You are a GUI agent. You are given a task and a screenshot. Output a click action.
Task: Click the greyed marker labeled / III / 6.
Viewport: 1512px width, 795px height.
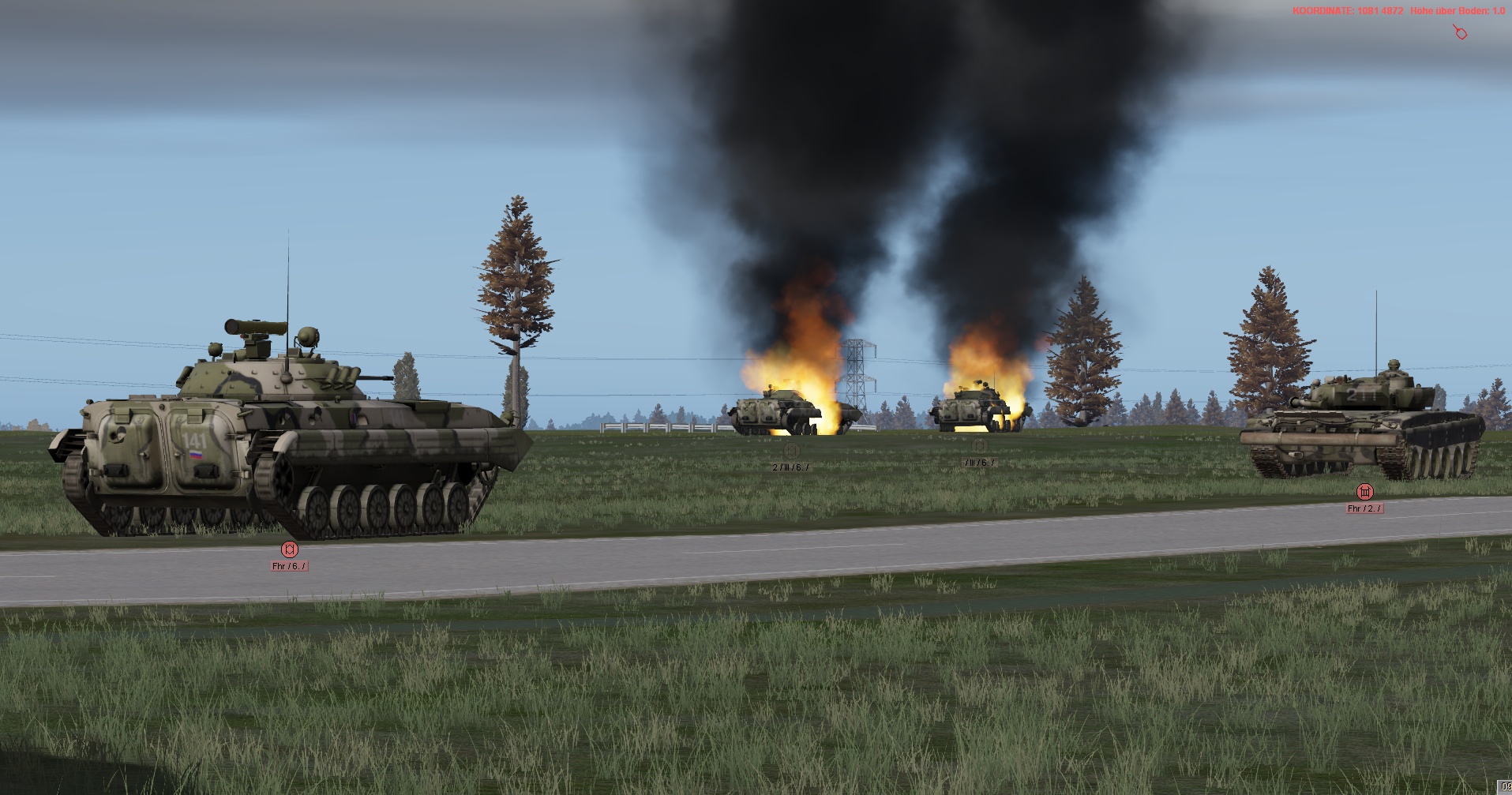click(x=980, y=447)
